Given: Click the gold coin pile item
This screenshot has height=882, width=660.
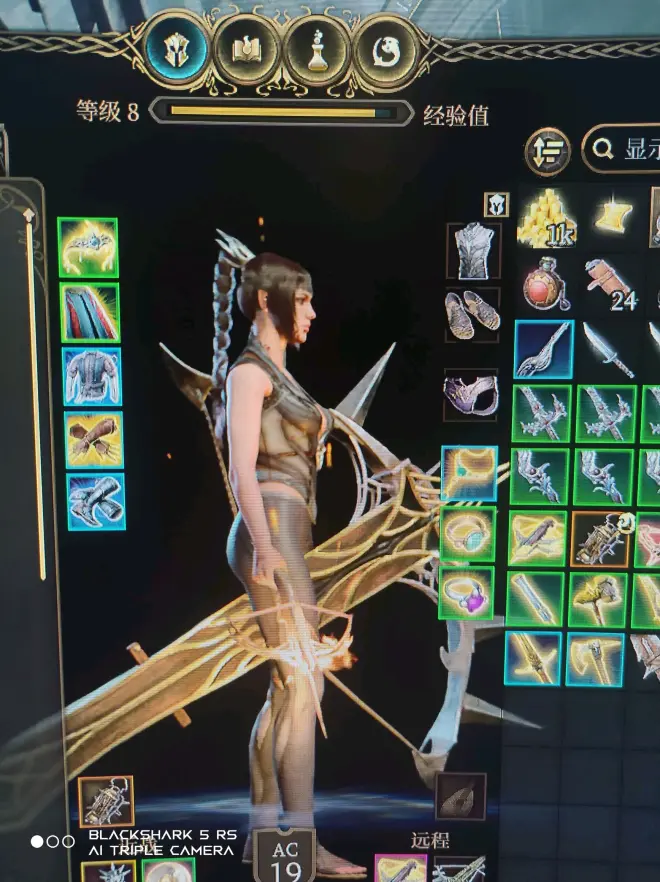Looking at the screenshot, I should coord(547,219).
